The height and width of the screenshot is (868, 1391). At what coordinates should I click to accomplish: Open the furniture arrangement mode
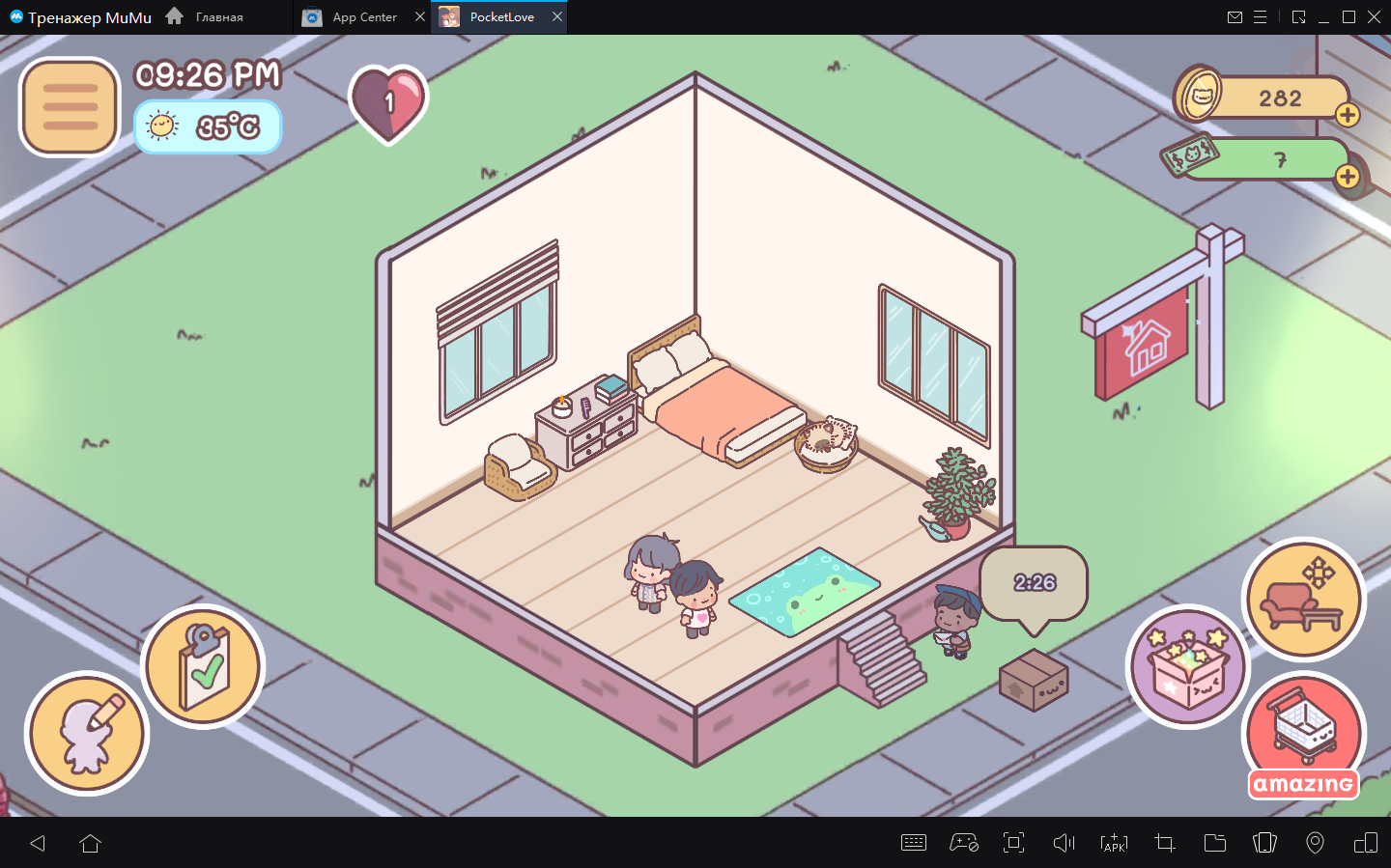pos(1303,600)
